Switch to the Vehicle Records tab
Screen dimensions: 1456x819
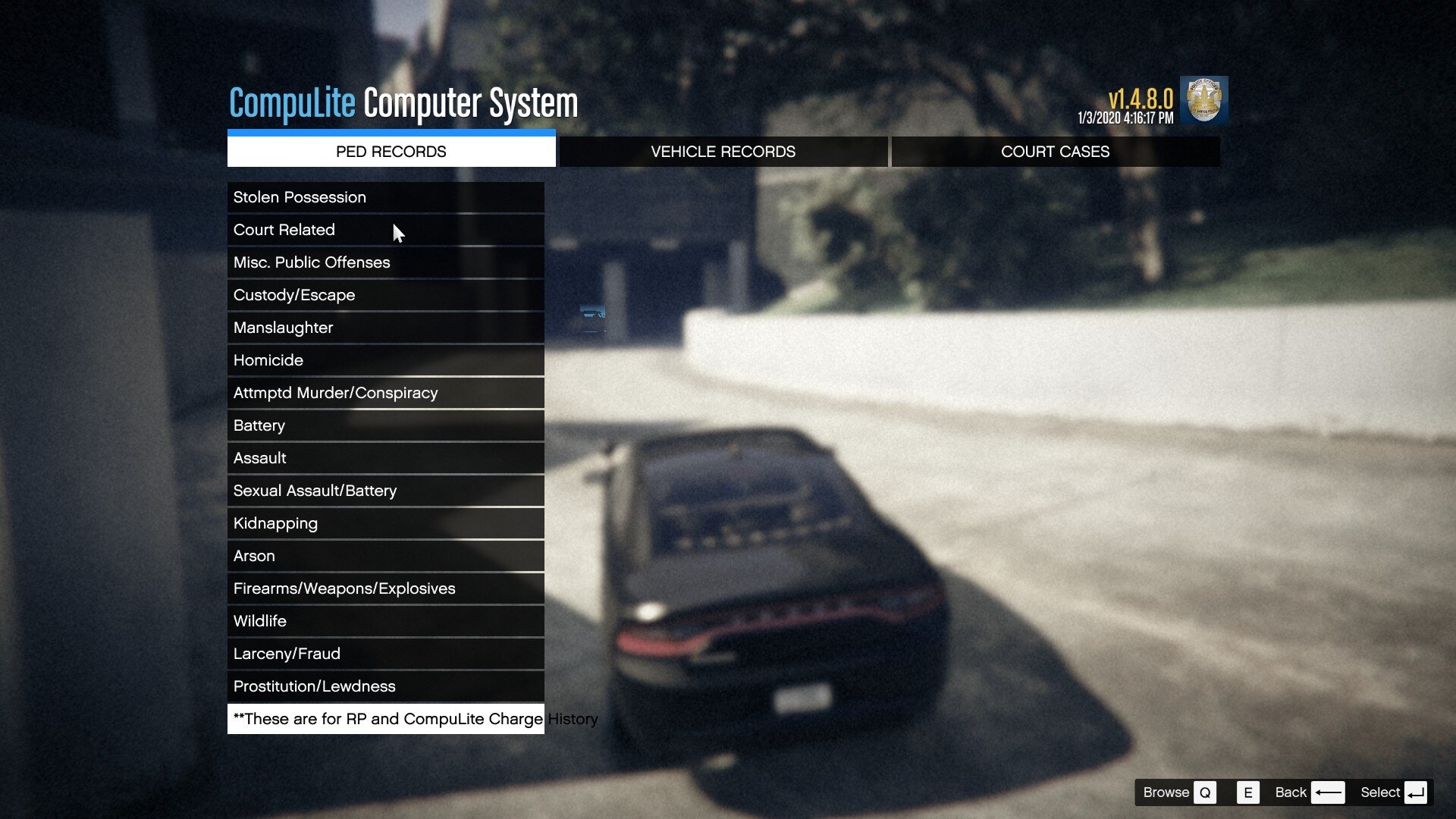point(723,152)
